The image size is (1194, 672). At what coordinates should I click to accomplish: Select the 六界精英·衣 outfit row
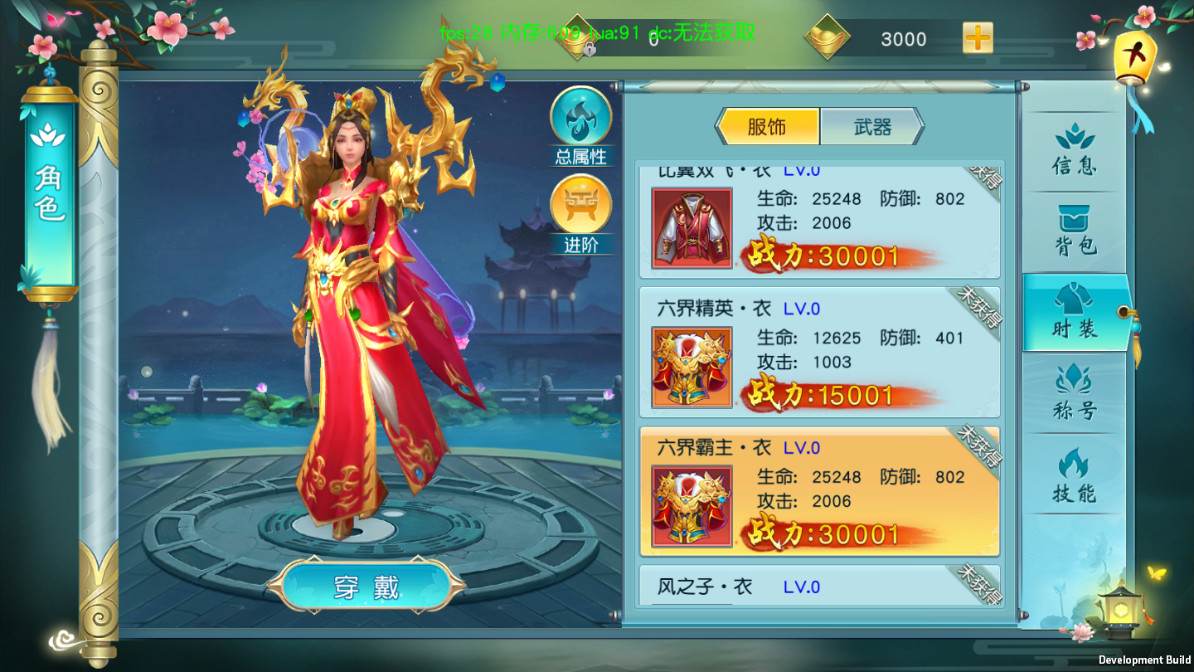tap(820, 352)
